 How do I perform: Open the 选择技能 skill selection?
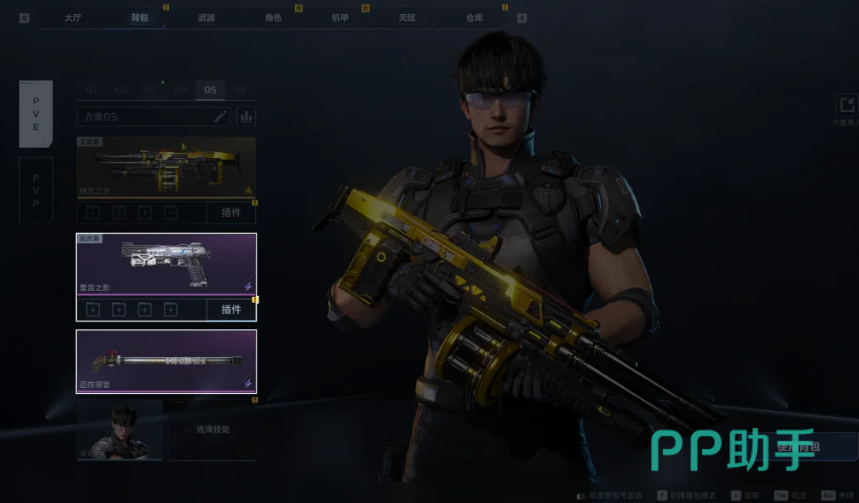(x=212, y=429)
